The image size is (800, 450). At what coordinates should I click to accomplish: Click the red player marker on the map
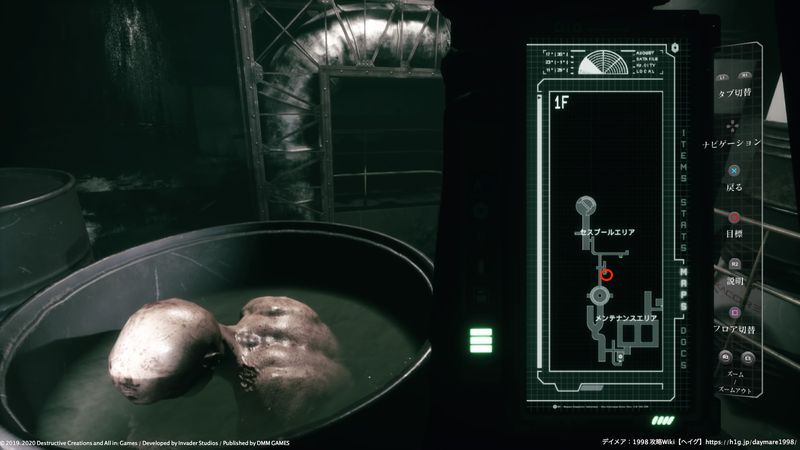606,272
